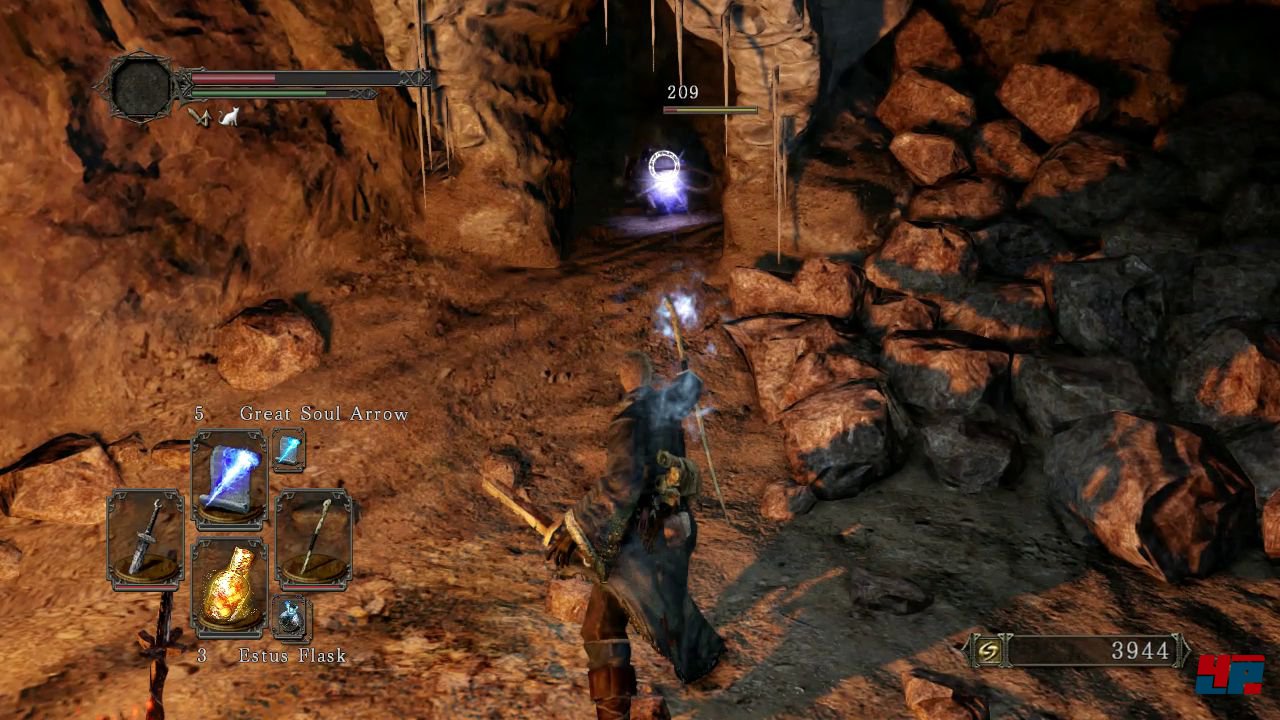The image size is (1280, 720).
Task: Click the small next-spell scroll slot
Action: point(288,450)
